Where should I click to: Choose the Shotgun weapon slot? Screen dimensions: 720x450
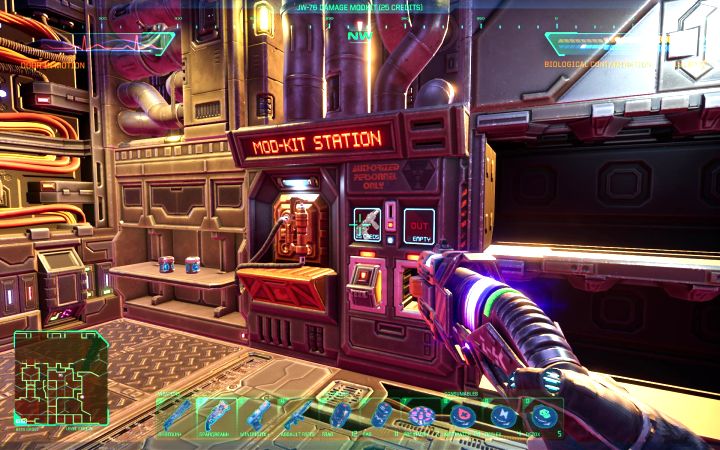tap(174, 414)
